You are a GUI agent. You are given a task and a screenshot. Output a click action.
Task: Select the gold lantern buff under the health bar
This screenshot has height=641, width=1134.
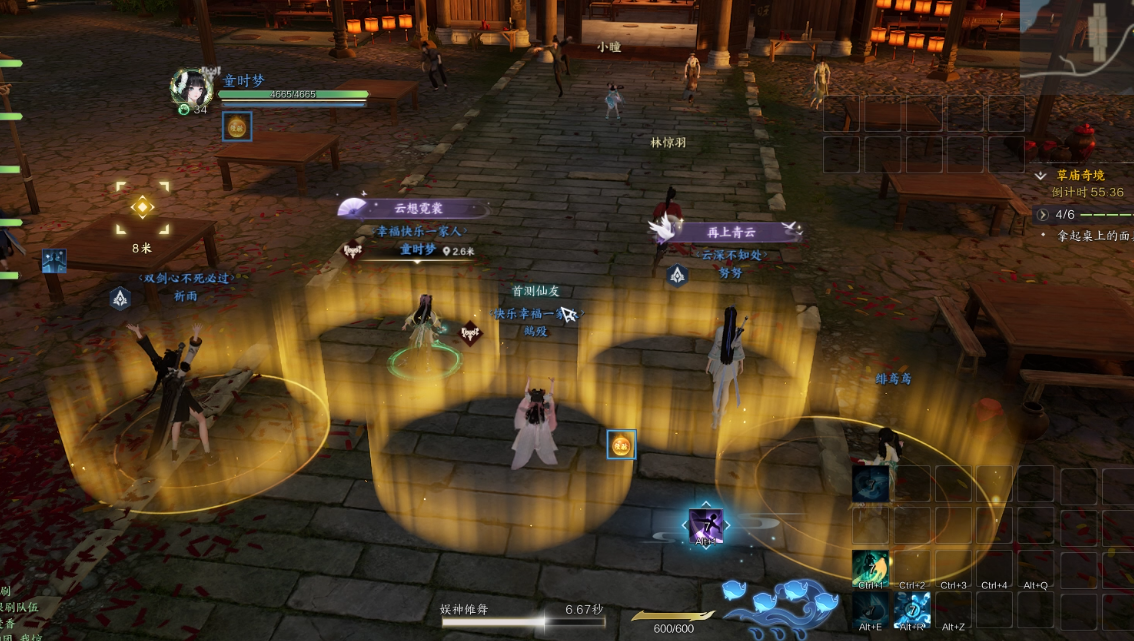(237, 126)
